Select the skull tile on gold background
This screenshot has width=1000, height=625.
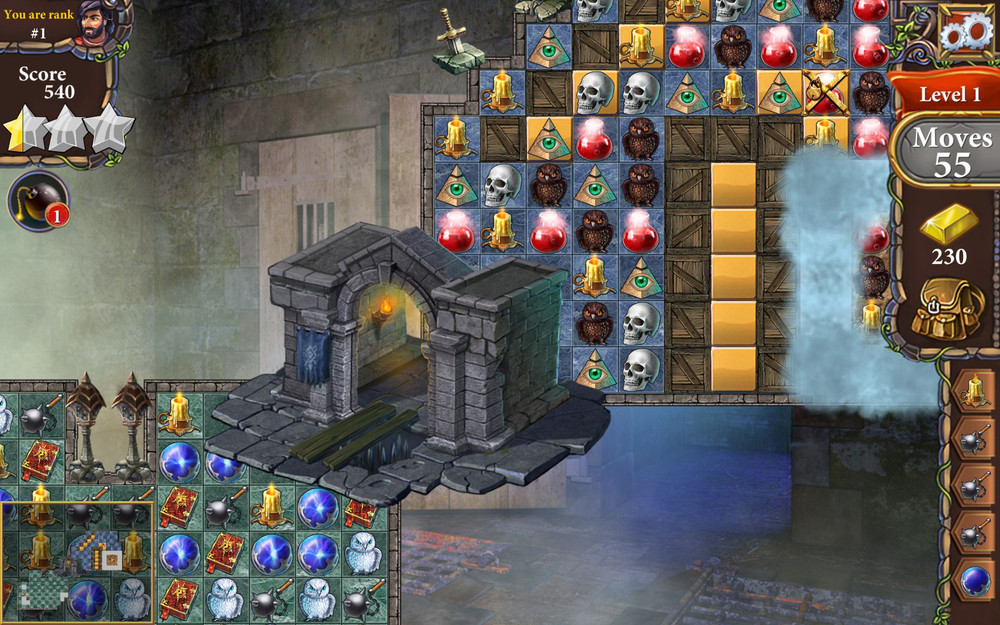click(x=594, y=92)
